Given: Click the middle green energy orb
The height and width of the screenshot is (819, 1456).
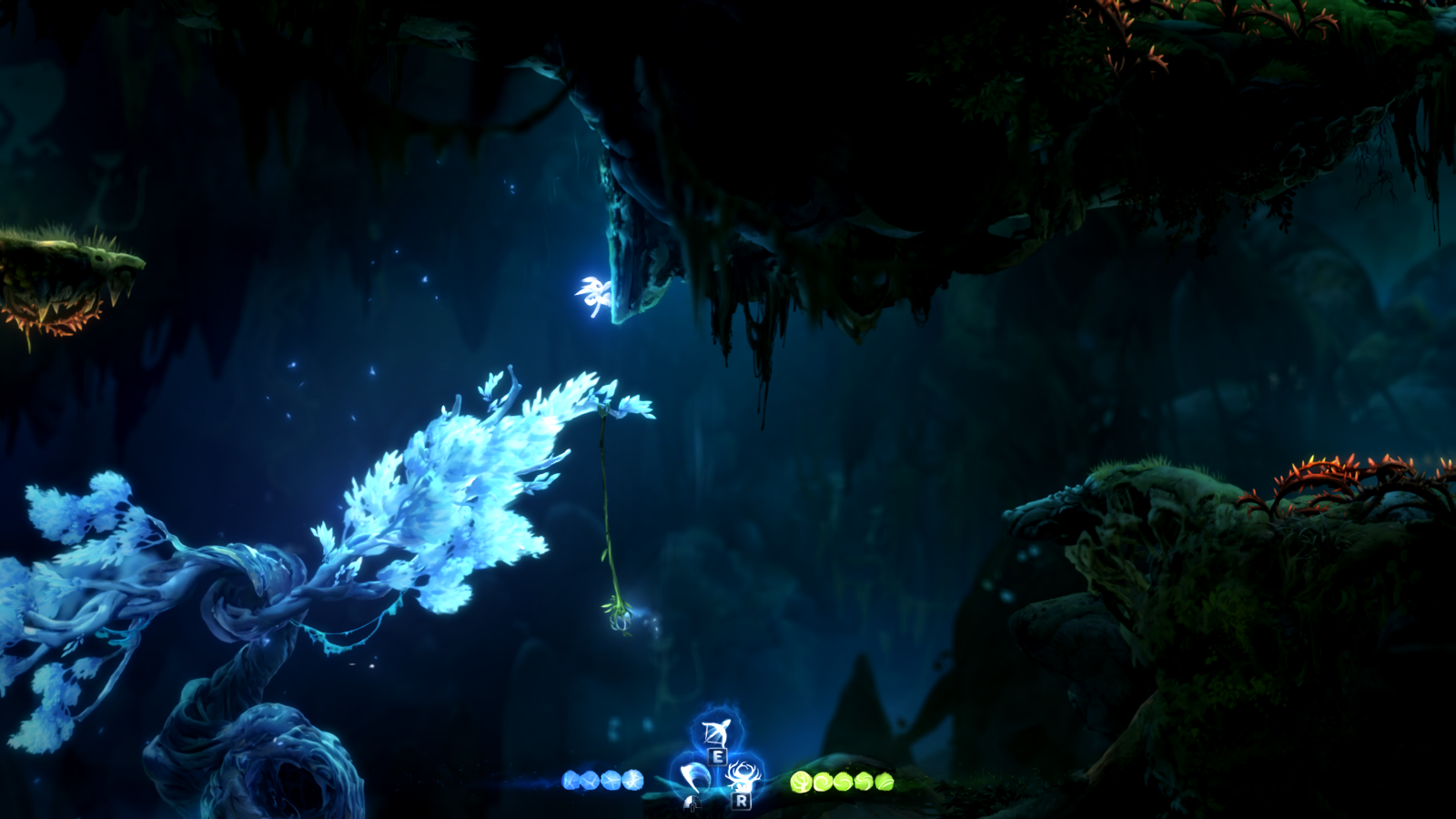Looking at the screenshot, I should [842, 782].
